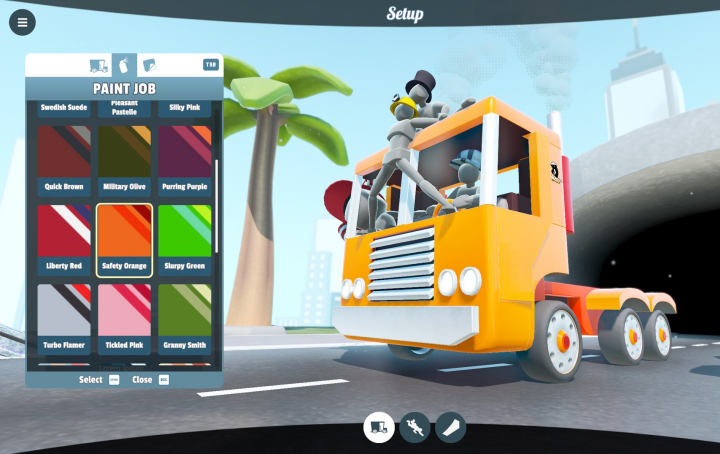This screenshot has height=454, width=720.
Task: Open the hamburger menu
Action: (22, 22)
